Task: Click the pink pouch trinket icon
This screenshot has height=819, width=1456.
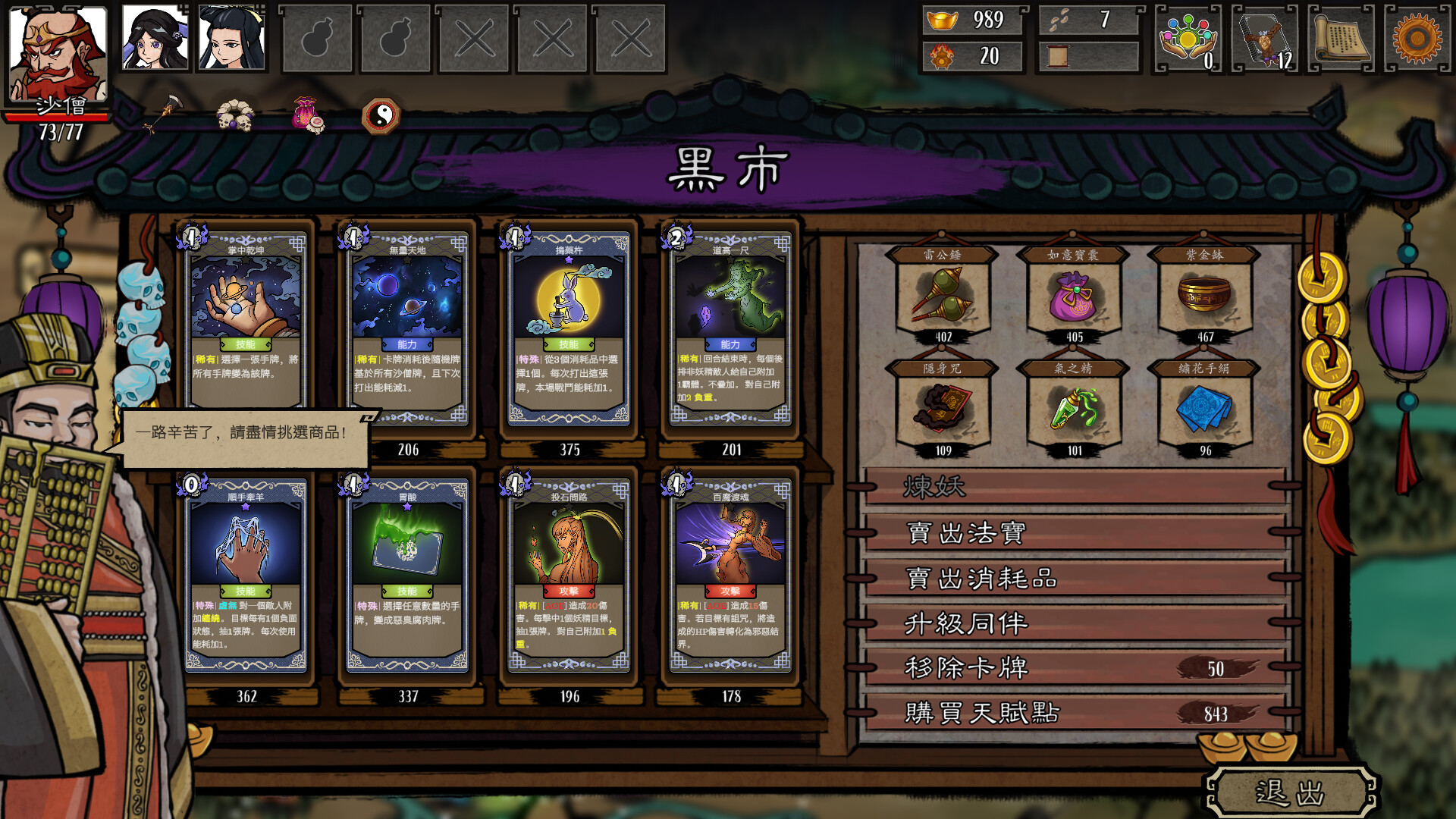Action: click(x=306, y=116)
